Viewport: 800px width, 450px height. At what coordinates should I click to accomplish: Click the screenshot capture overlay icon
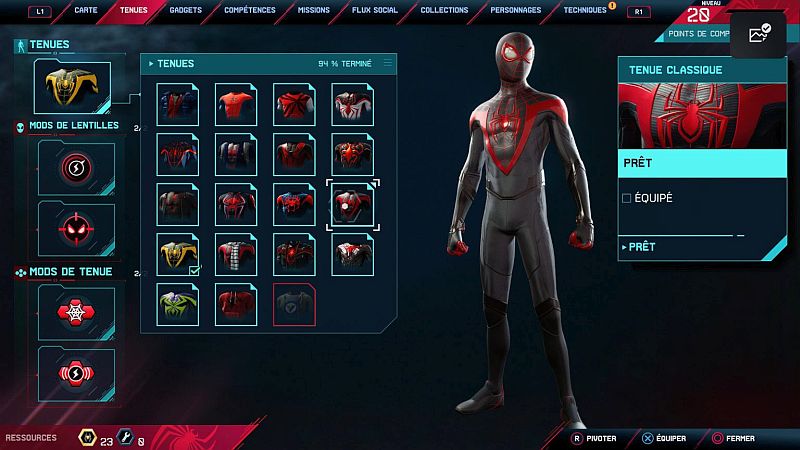(758, 34)
